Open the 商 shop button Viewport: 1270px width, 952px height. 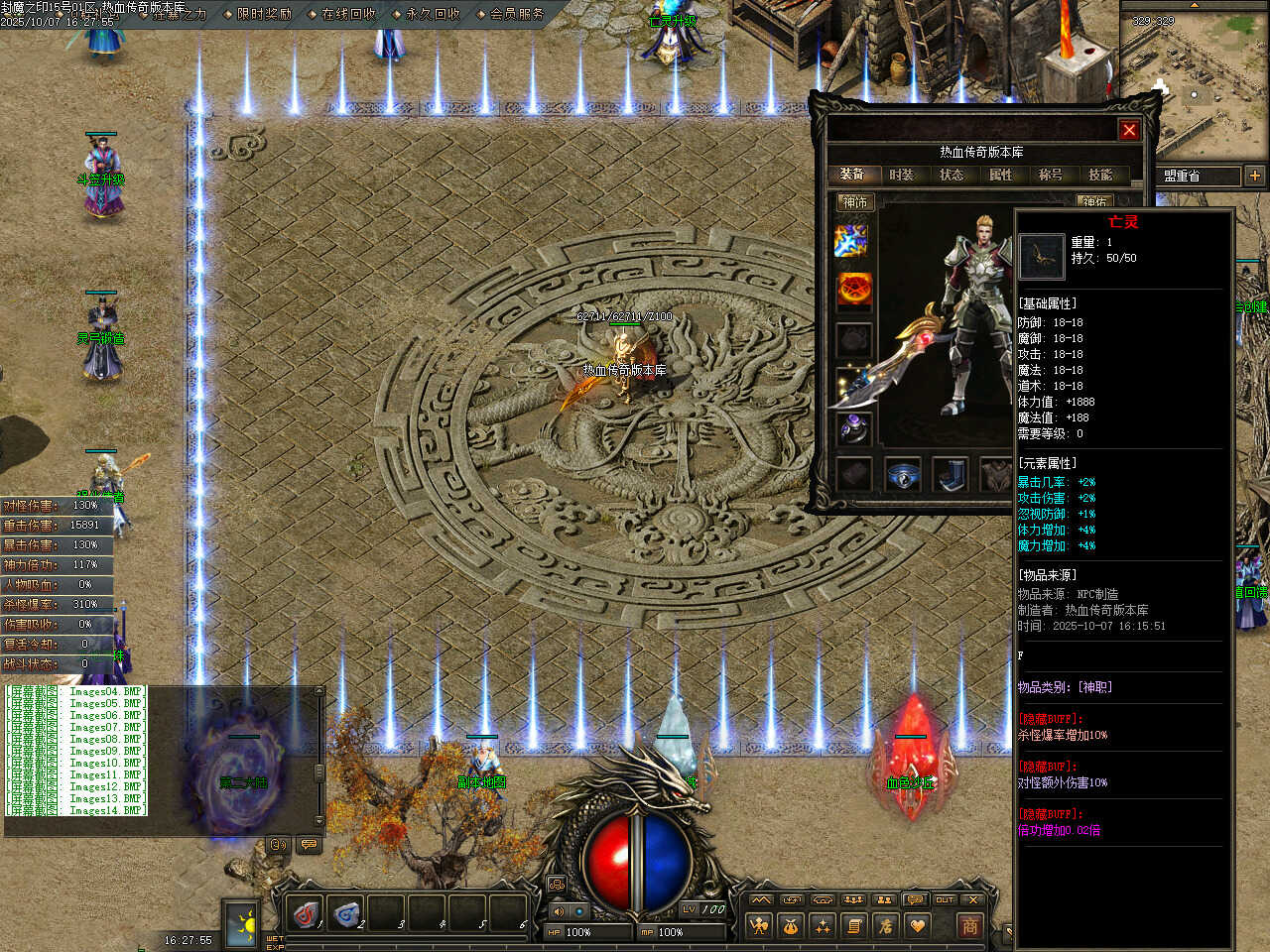click(969, 926)
